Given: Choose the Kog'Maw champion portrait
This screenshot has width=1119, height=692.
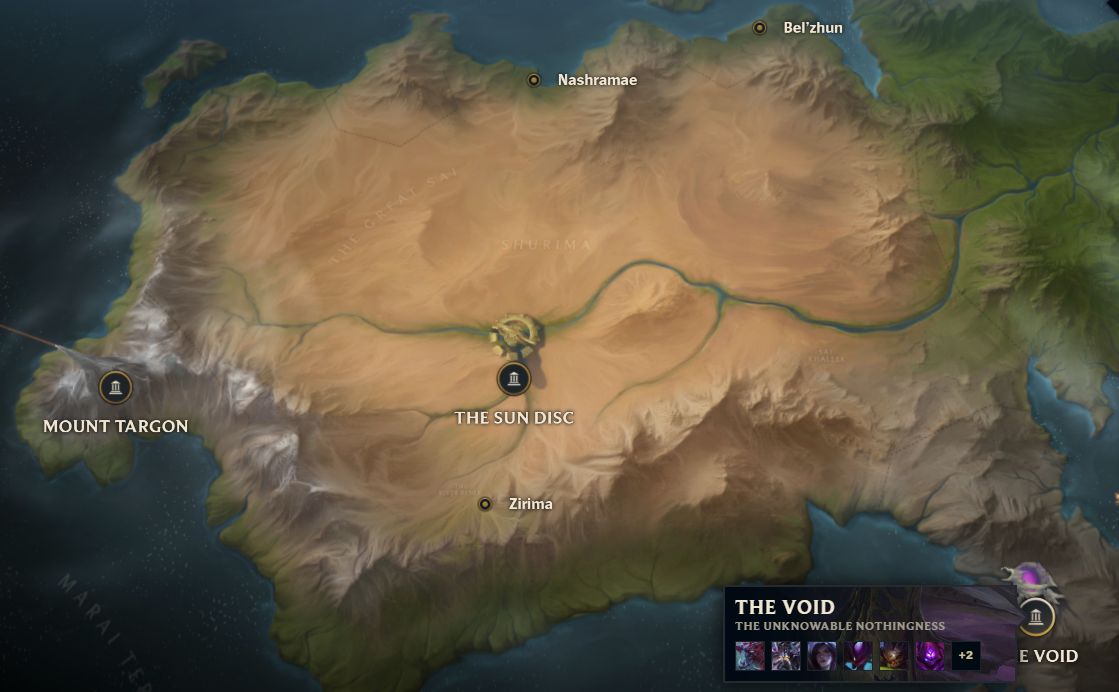Looking at the screenshot, I should (894, 656).
